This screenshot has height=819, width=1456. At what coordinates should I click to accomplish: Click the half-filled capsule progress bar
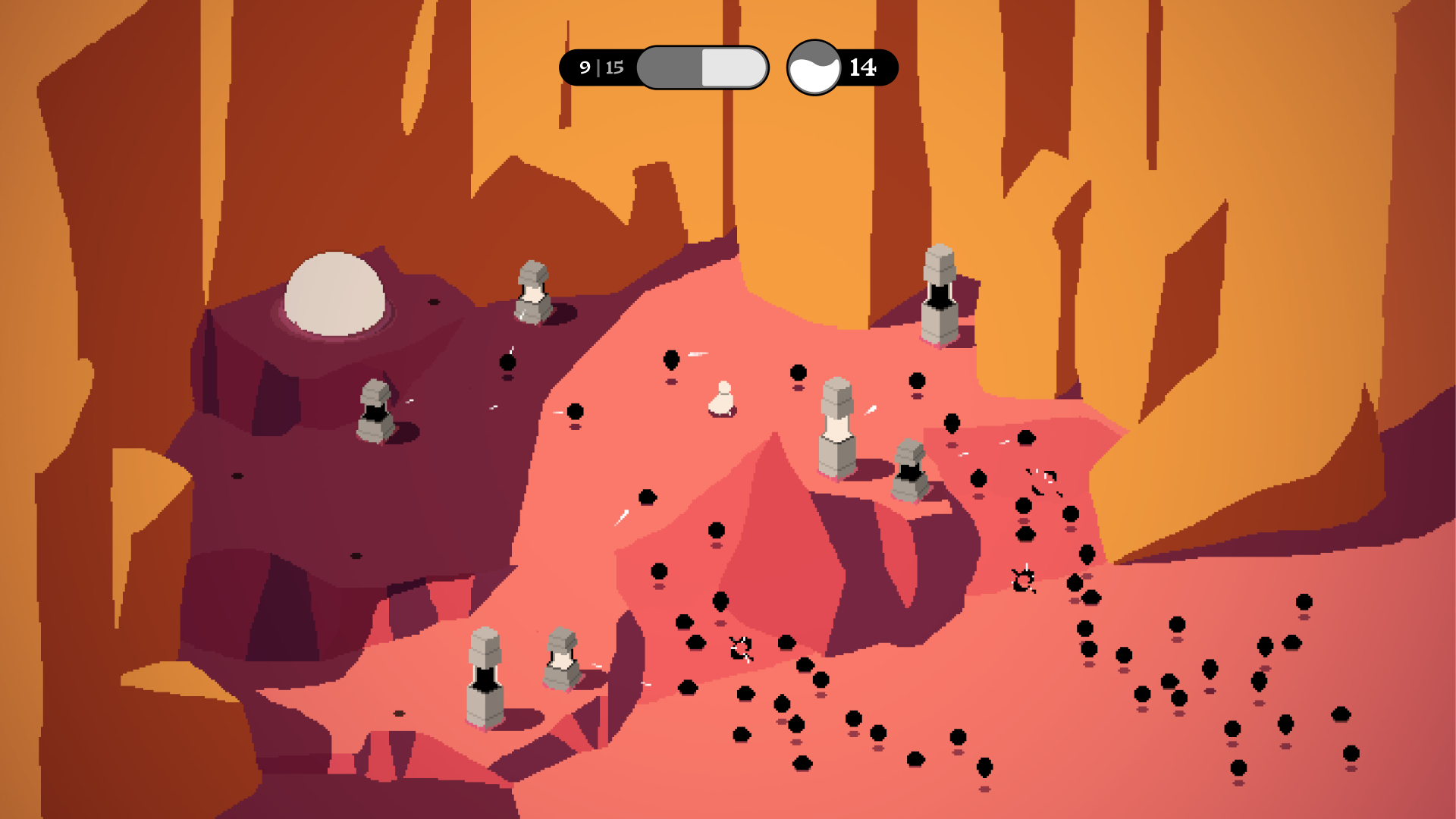tap(701, 67)
